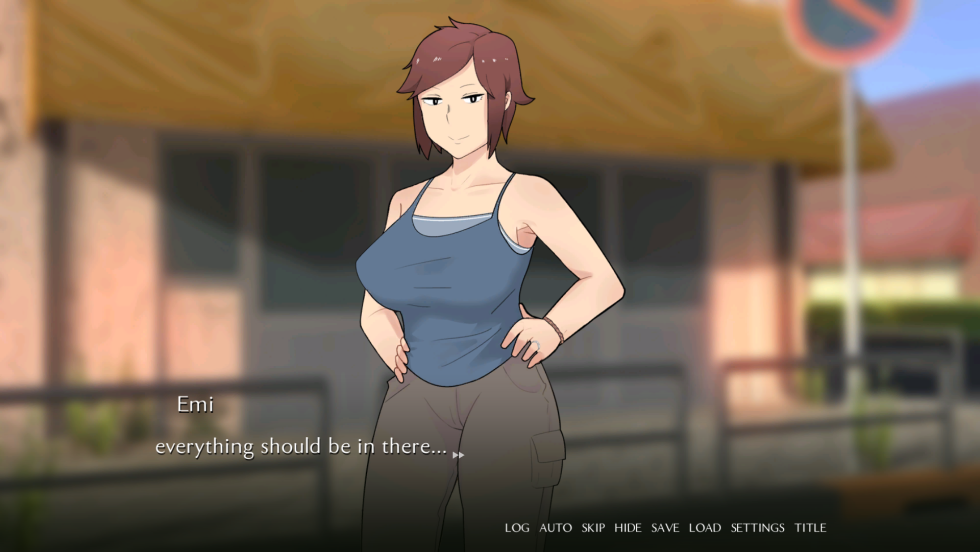Toggle AUTO text advance
The width and height of the screenshot is (980, 552).
point(556,528)
